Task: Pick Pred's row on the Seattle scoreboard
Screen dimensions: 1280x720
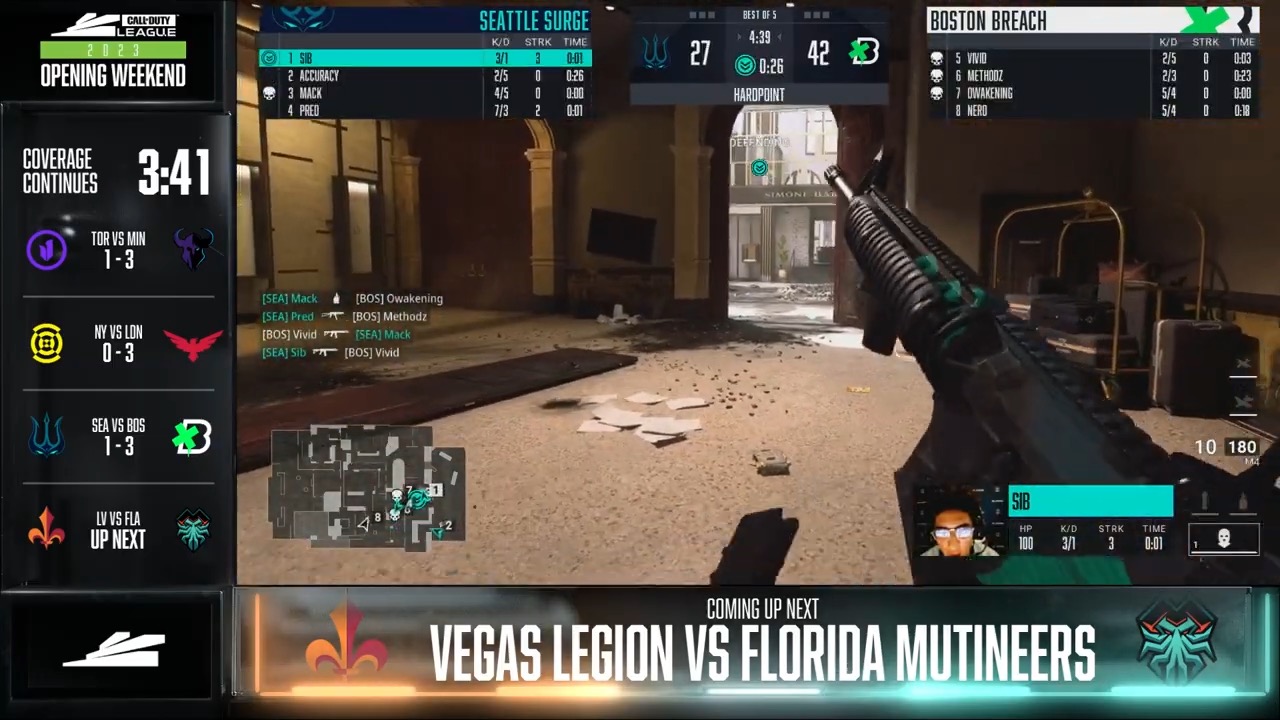Action: (x=425, y=111)
